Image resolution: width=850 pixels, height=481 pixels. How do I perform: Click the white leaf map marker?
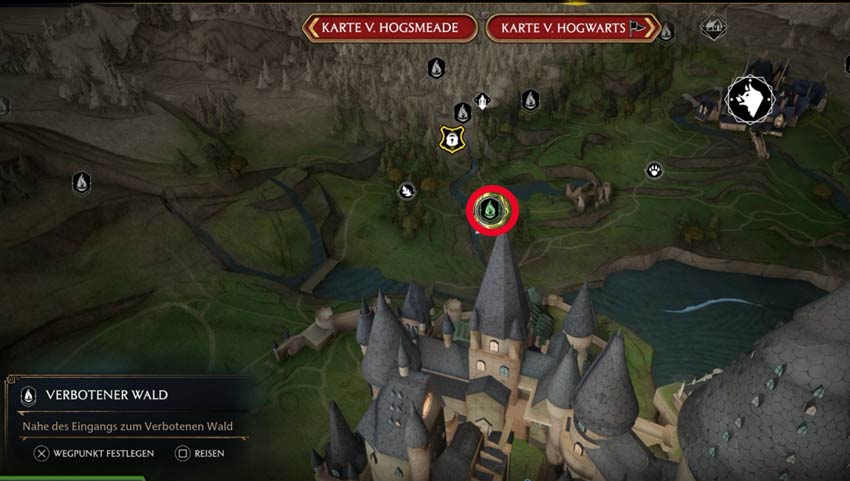407,190
